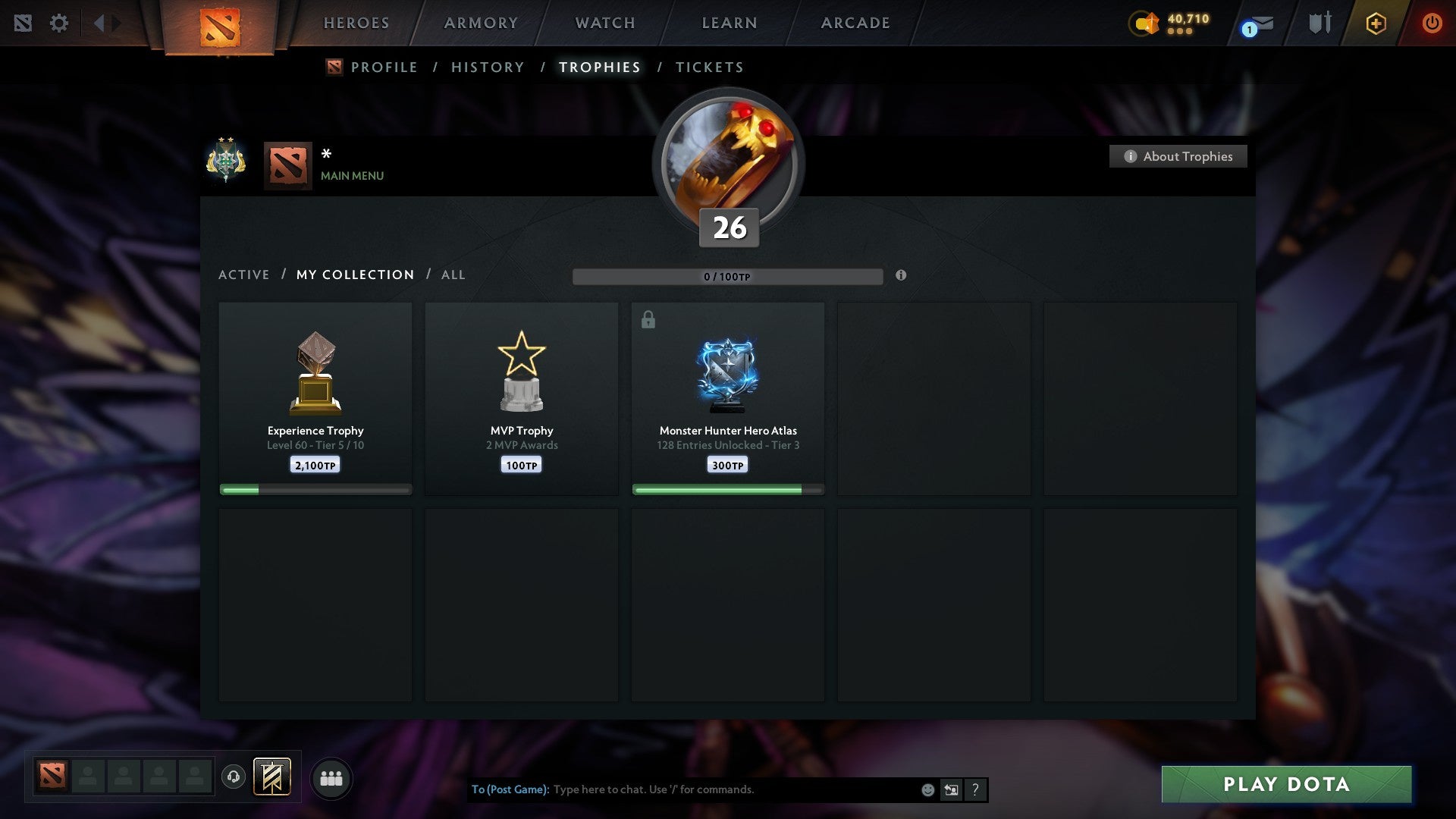Toggle the party voice chat headset icon

click(234, 777)
